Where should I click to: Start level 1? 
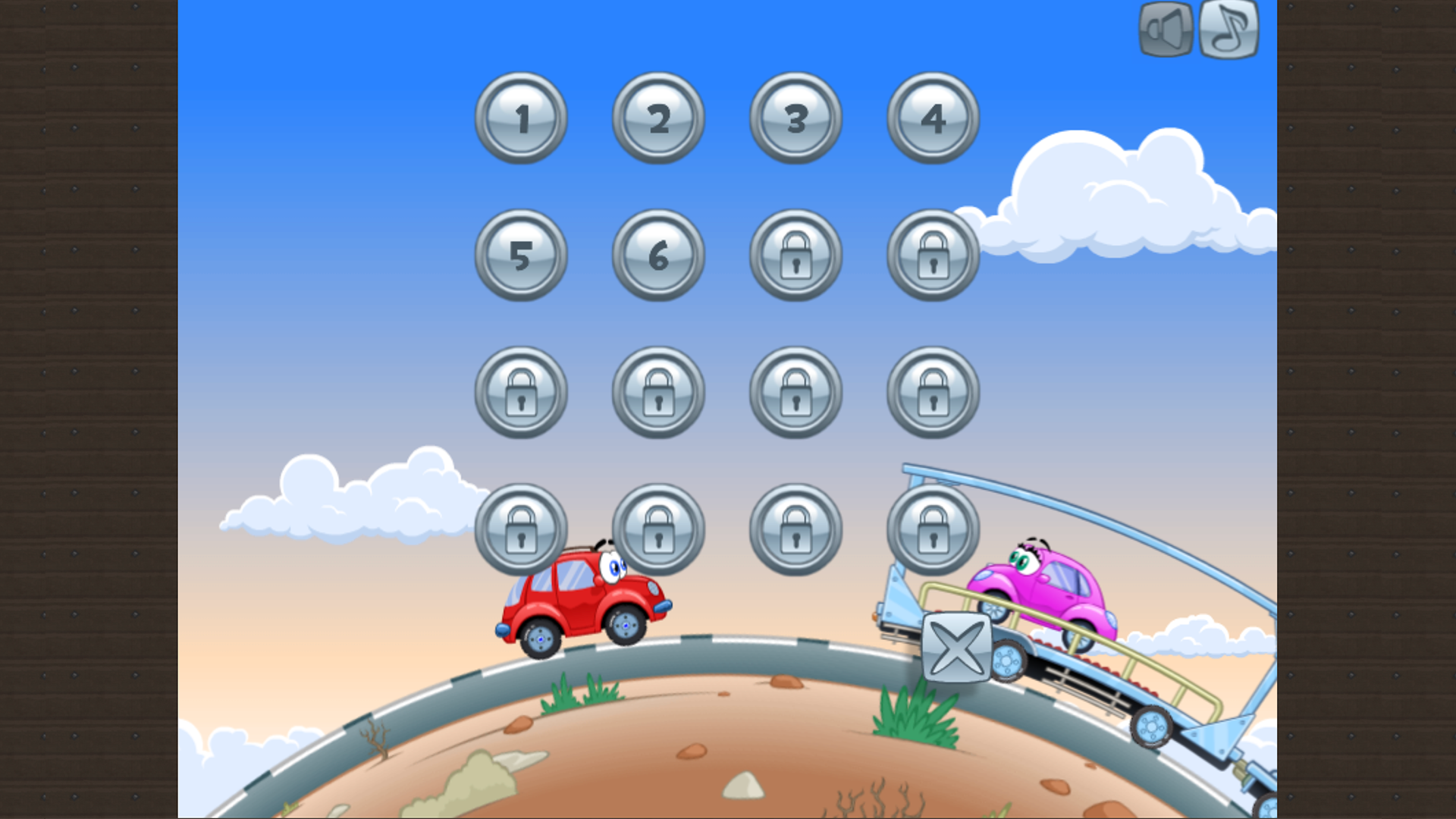[x=520, y=119]
